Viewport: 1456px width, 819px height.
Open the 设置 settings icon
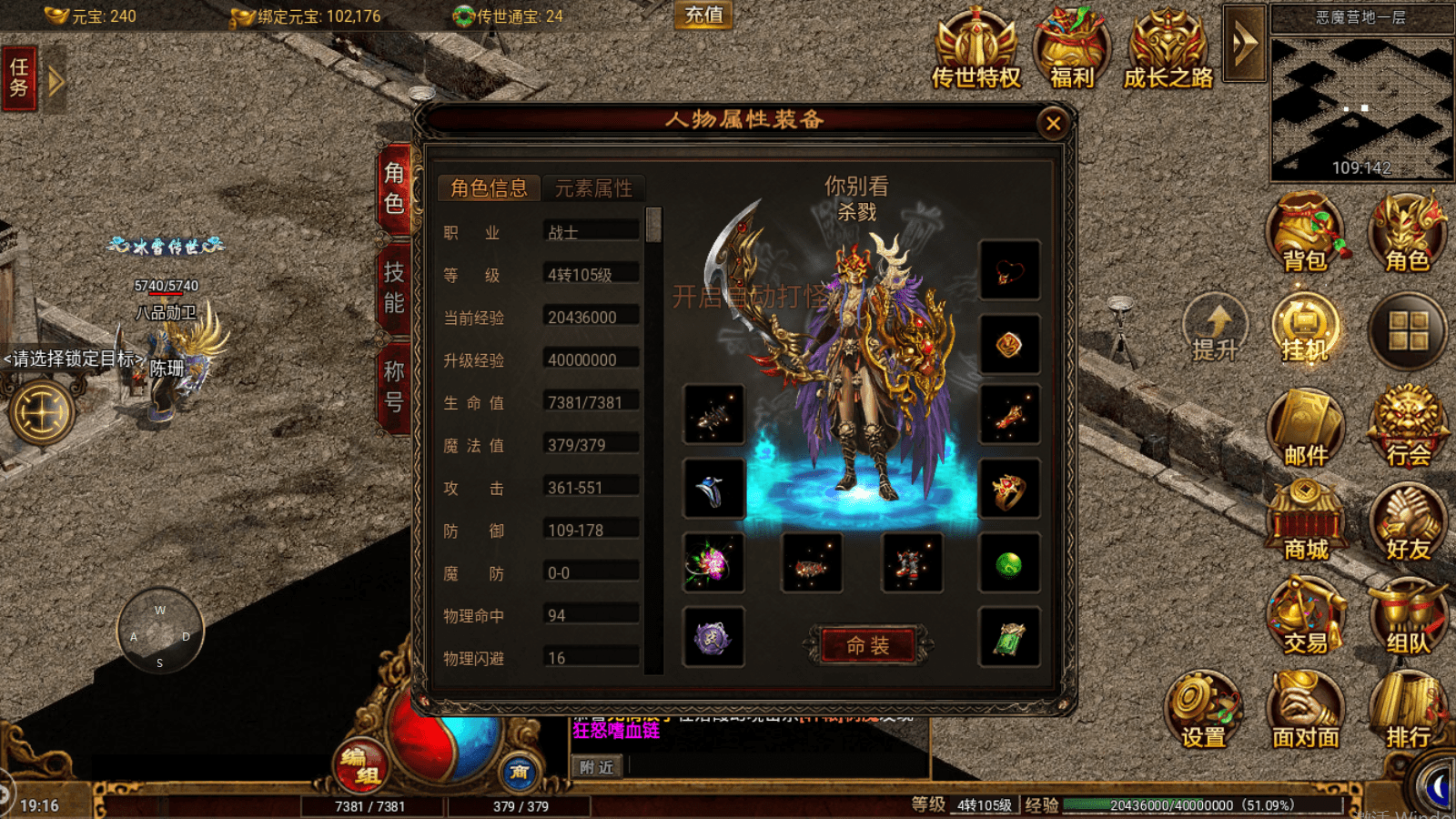point(1203,705)
